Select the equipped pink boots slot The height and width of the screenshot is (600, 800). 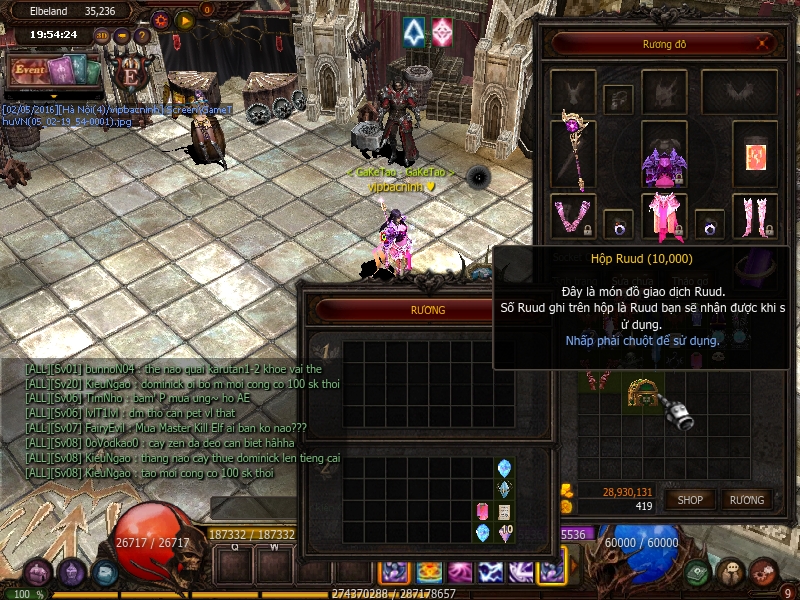[x=755, y=216]
